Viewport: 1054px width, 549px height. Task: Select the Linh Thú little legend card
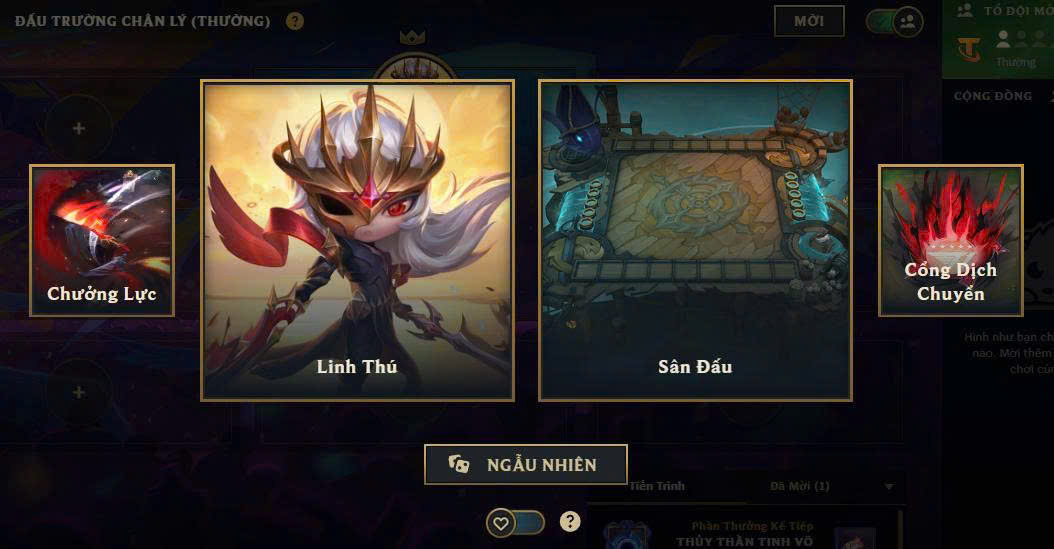click(x=357, y=240)
